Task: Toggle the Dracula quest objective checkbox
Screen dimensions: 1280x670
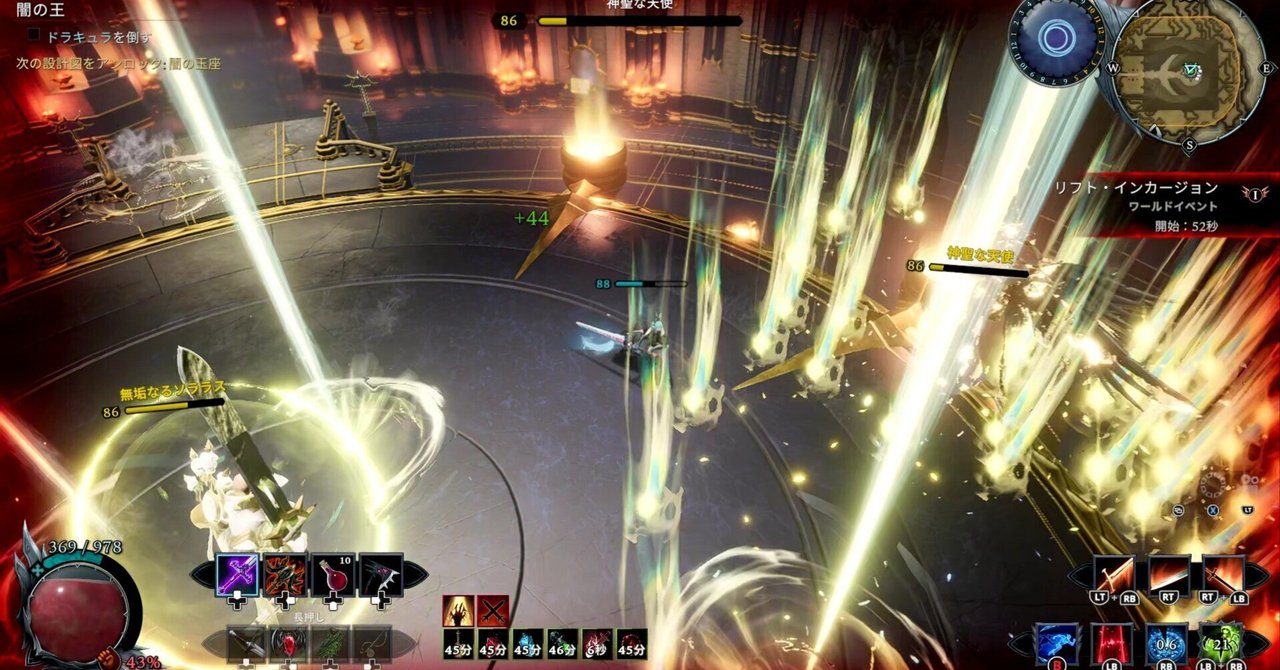Action: point(34,35)
